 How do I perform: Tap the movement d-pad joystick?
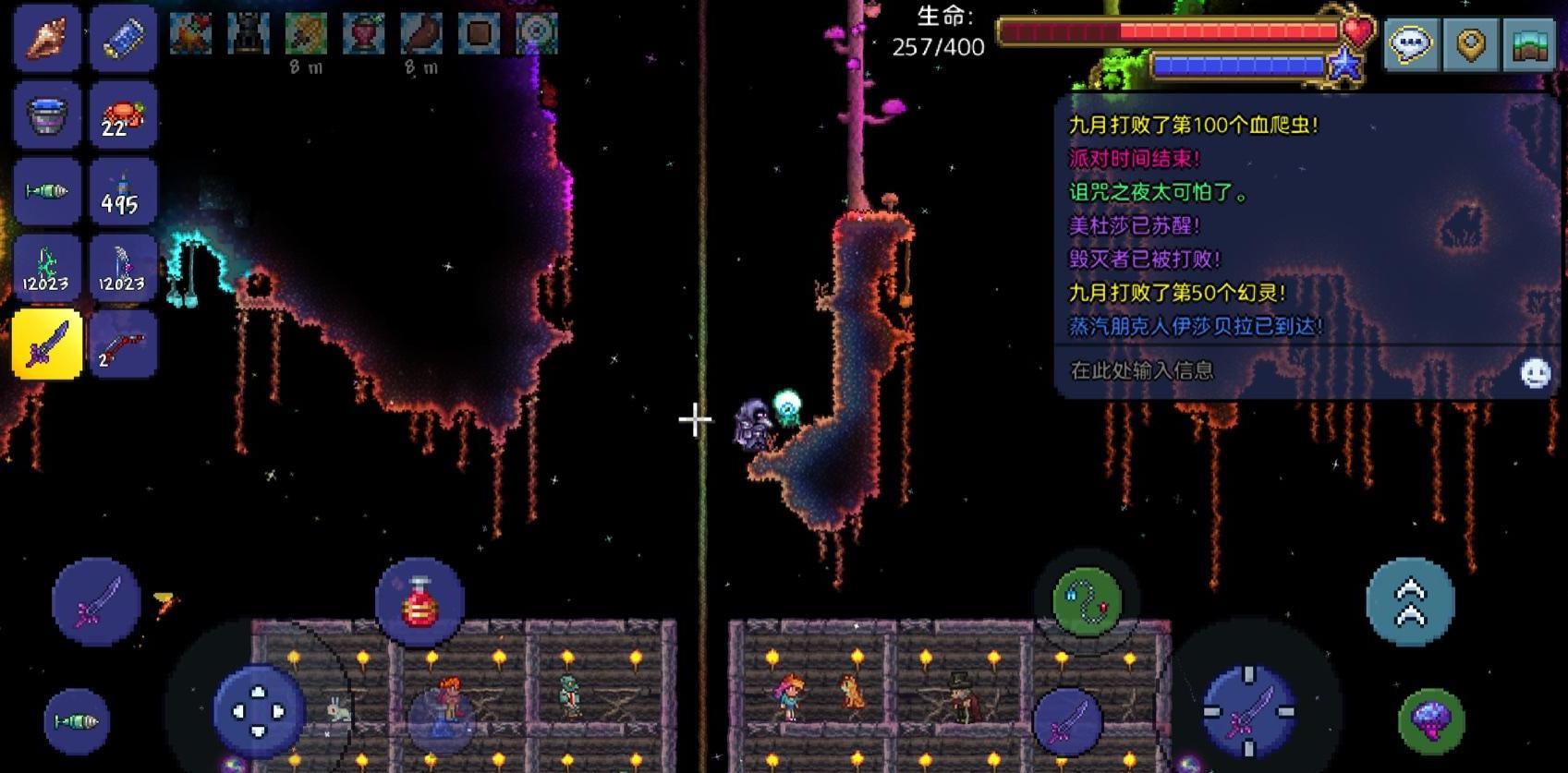point(259,711)
